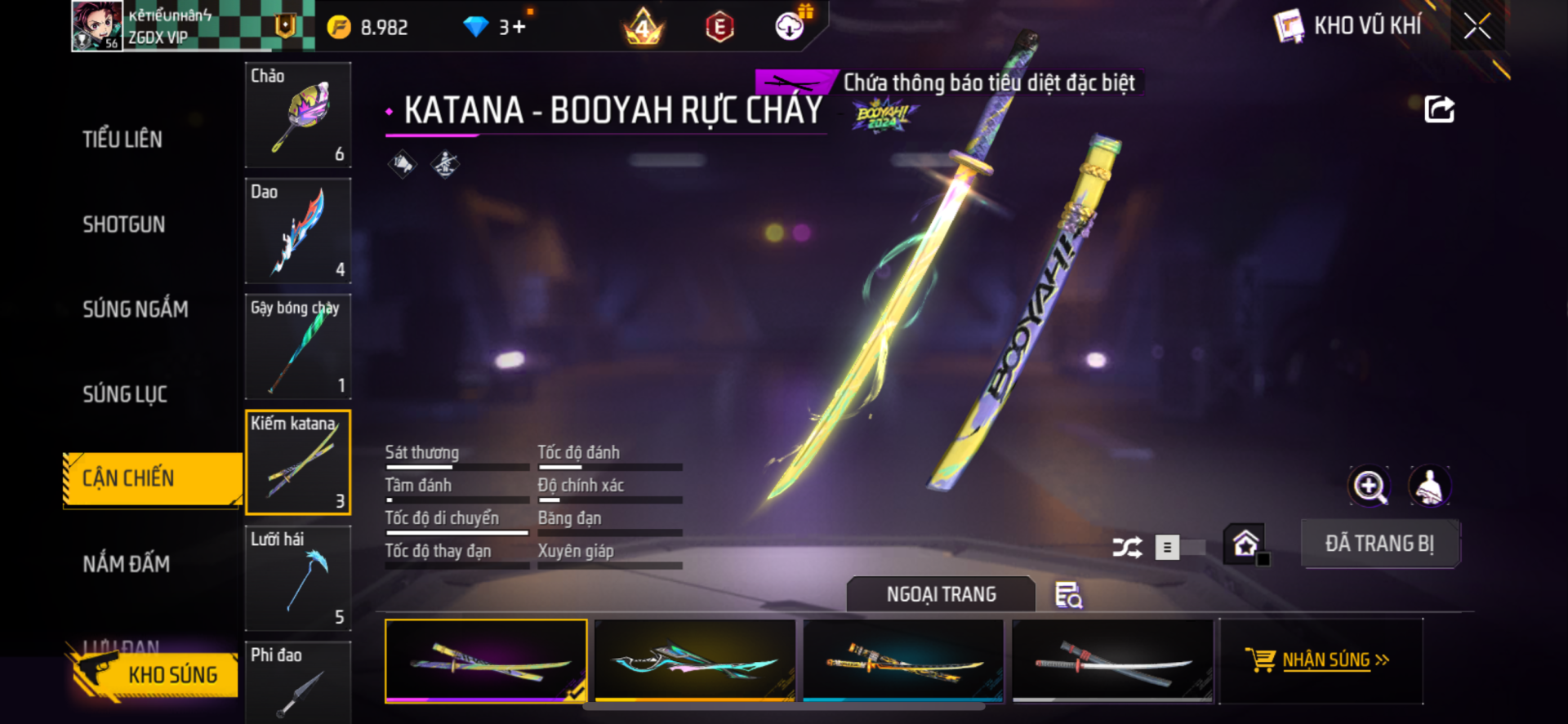Viewport: 1568px width, 724px height.
Task: Switch to the Shotgun category
Action: tap(124, 224)
